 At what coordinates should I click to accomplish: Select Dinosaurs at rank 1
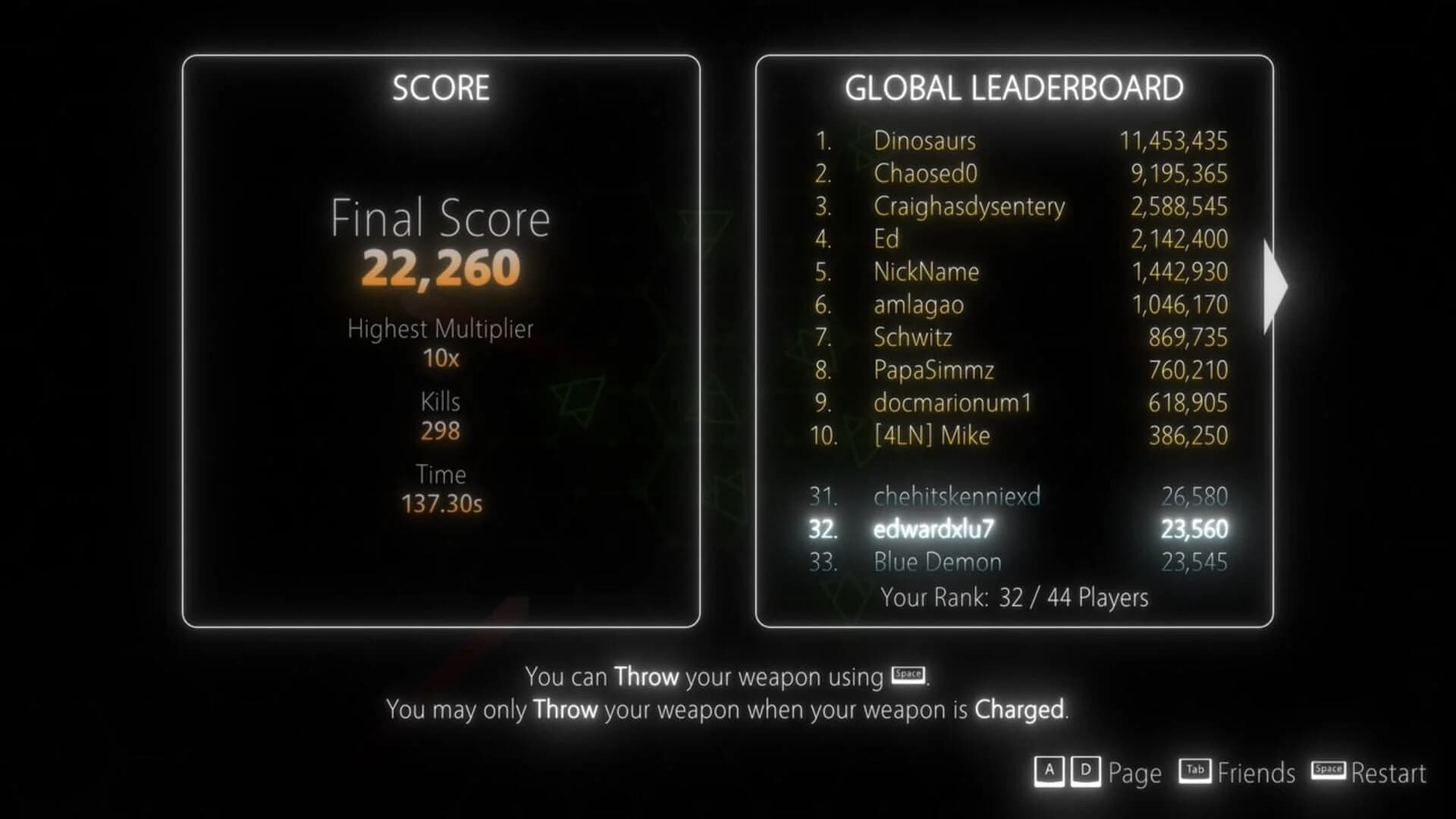click(924, 141)
